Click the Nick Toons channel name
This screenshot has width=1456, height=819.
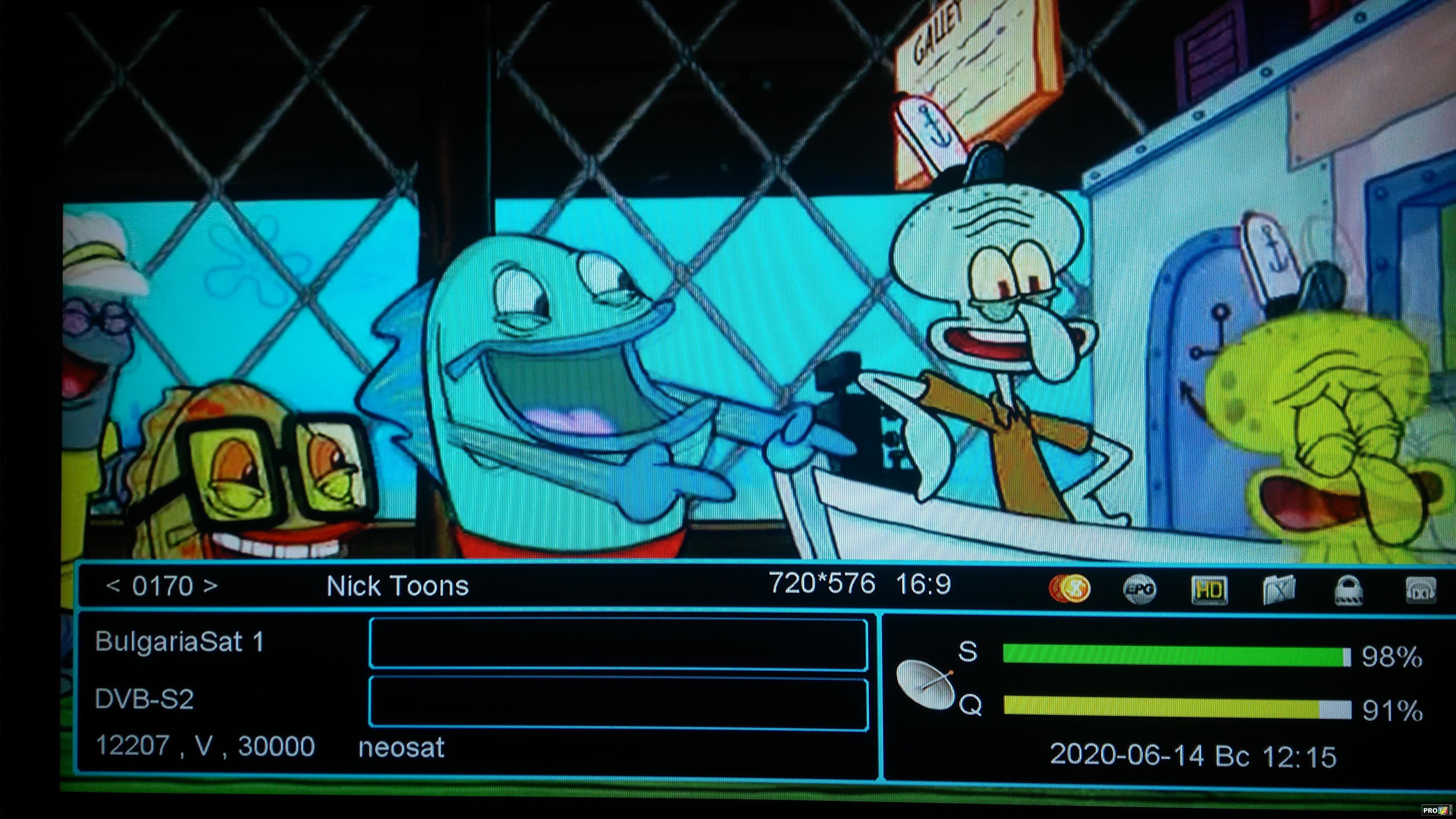[397, 586]
